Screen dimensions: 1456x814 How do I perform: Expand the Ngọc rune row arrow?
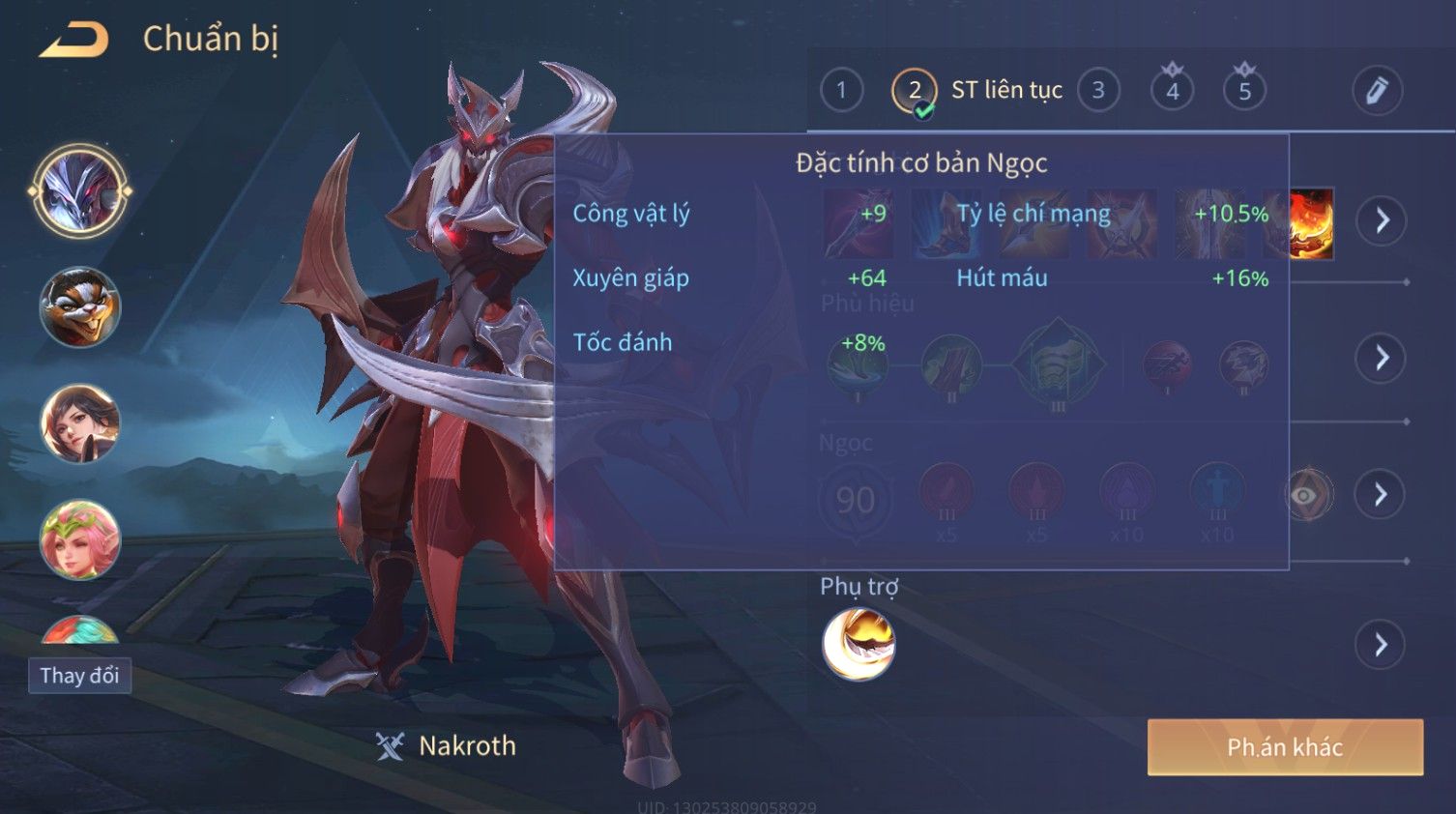1382,495
